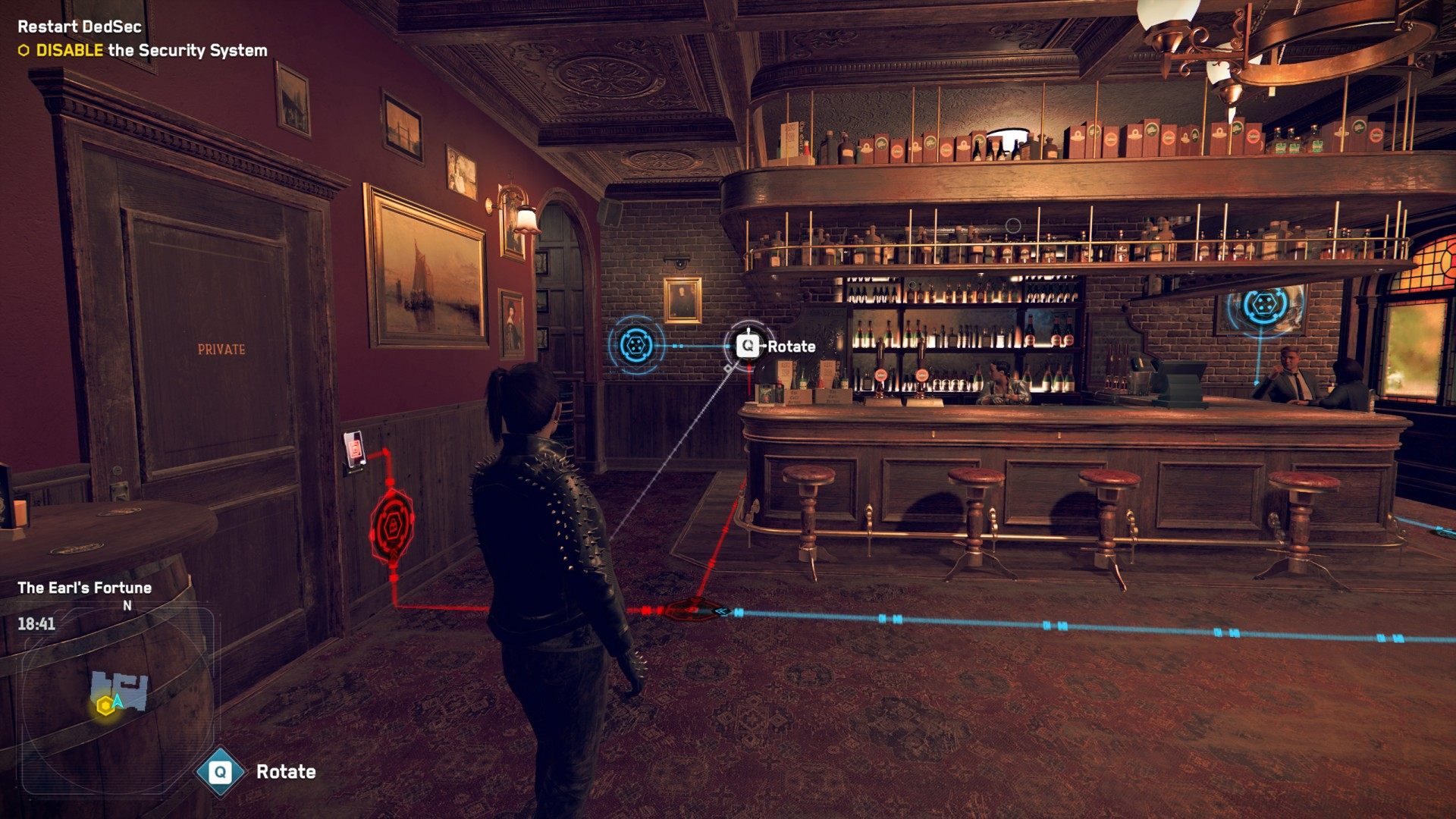The width and height of the screenshot is (1456, 819).
Task: Click the Restart DedSec mission title
Action: point(80,27)
